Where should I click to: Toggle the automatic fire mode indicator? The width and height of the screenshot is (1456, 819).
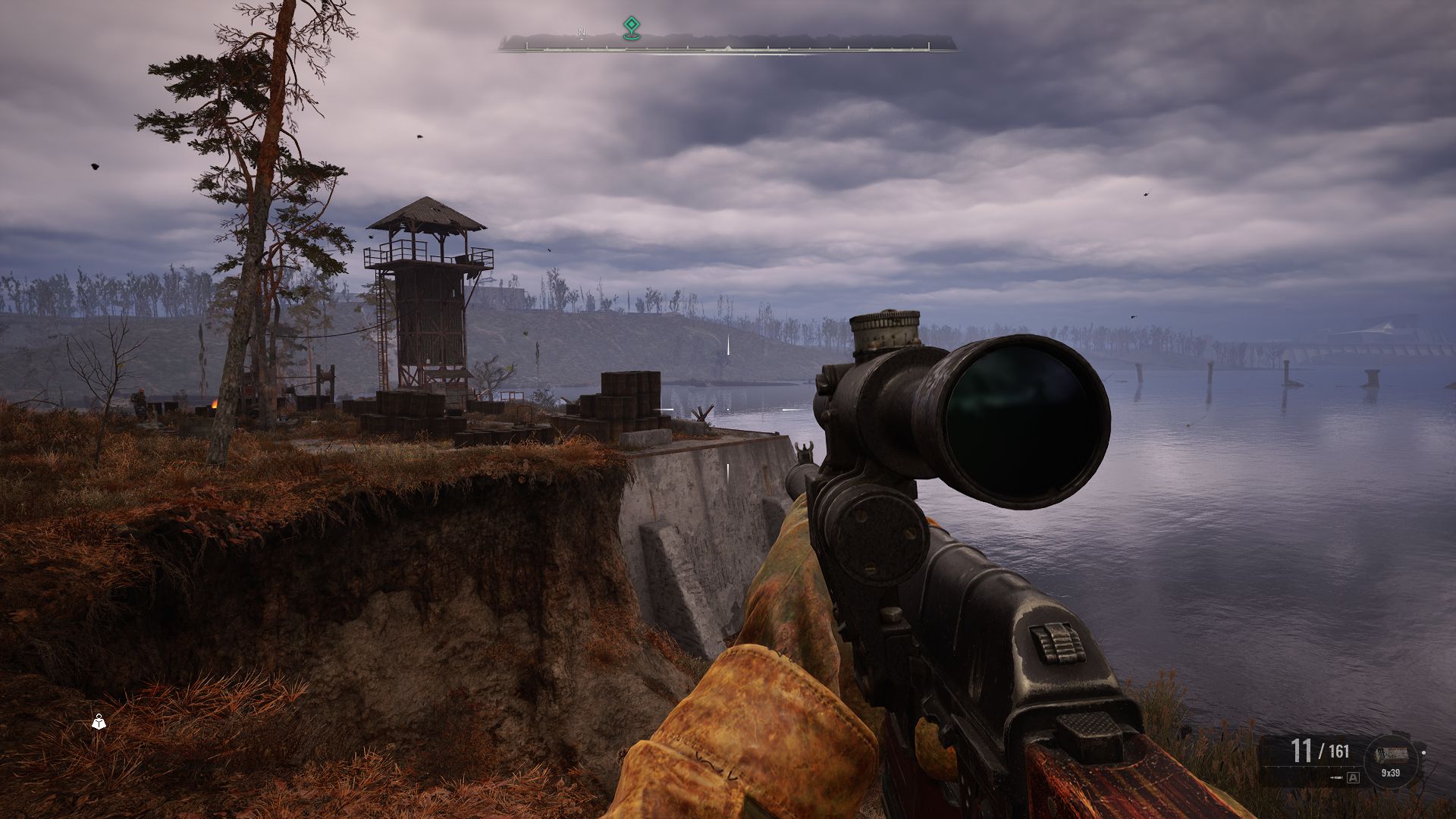(1354, 777)
